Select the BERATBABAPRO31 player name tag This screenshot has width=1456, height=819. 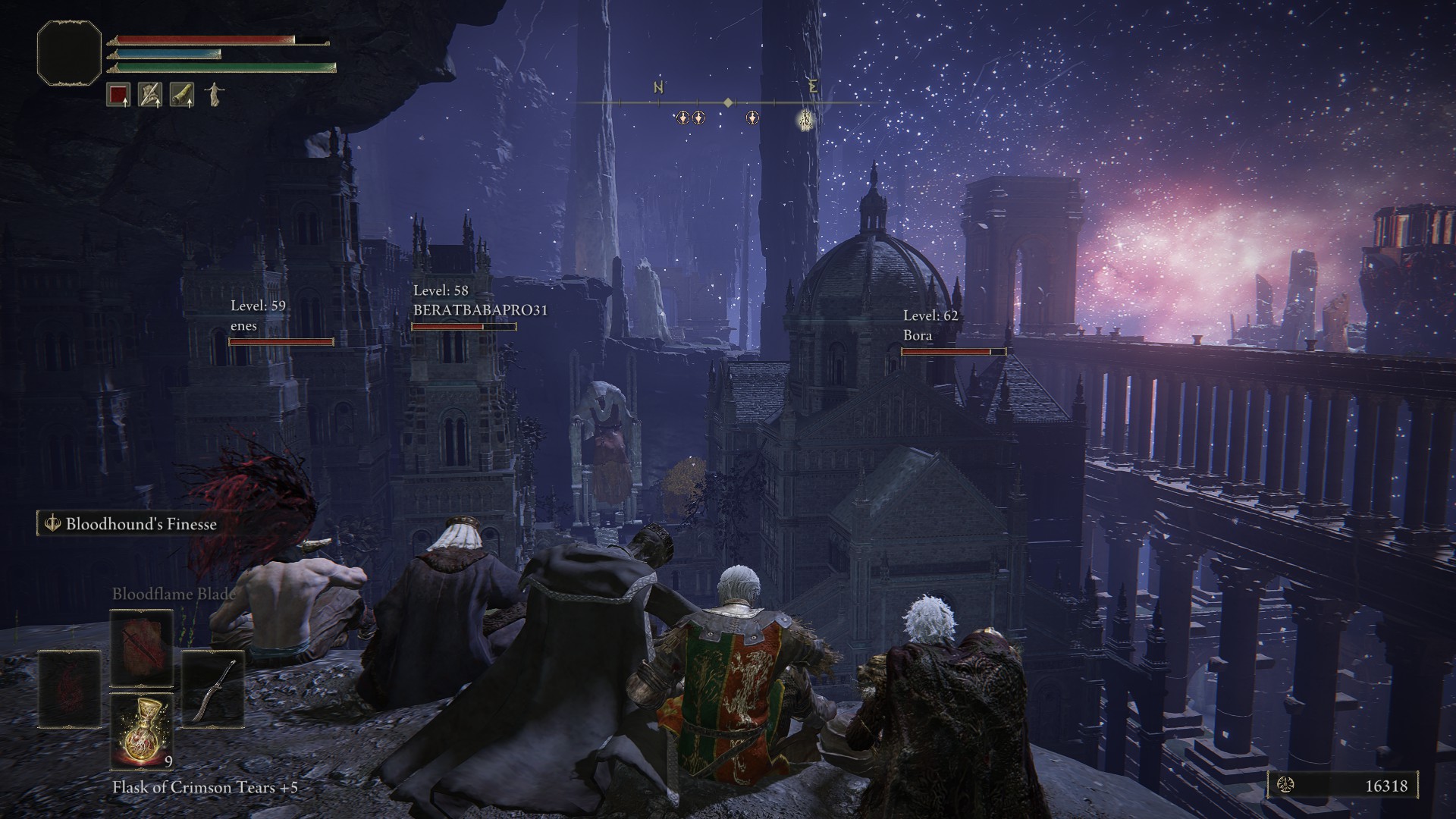click(x=480, y=310)
